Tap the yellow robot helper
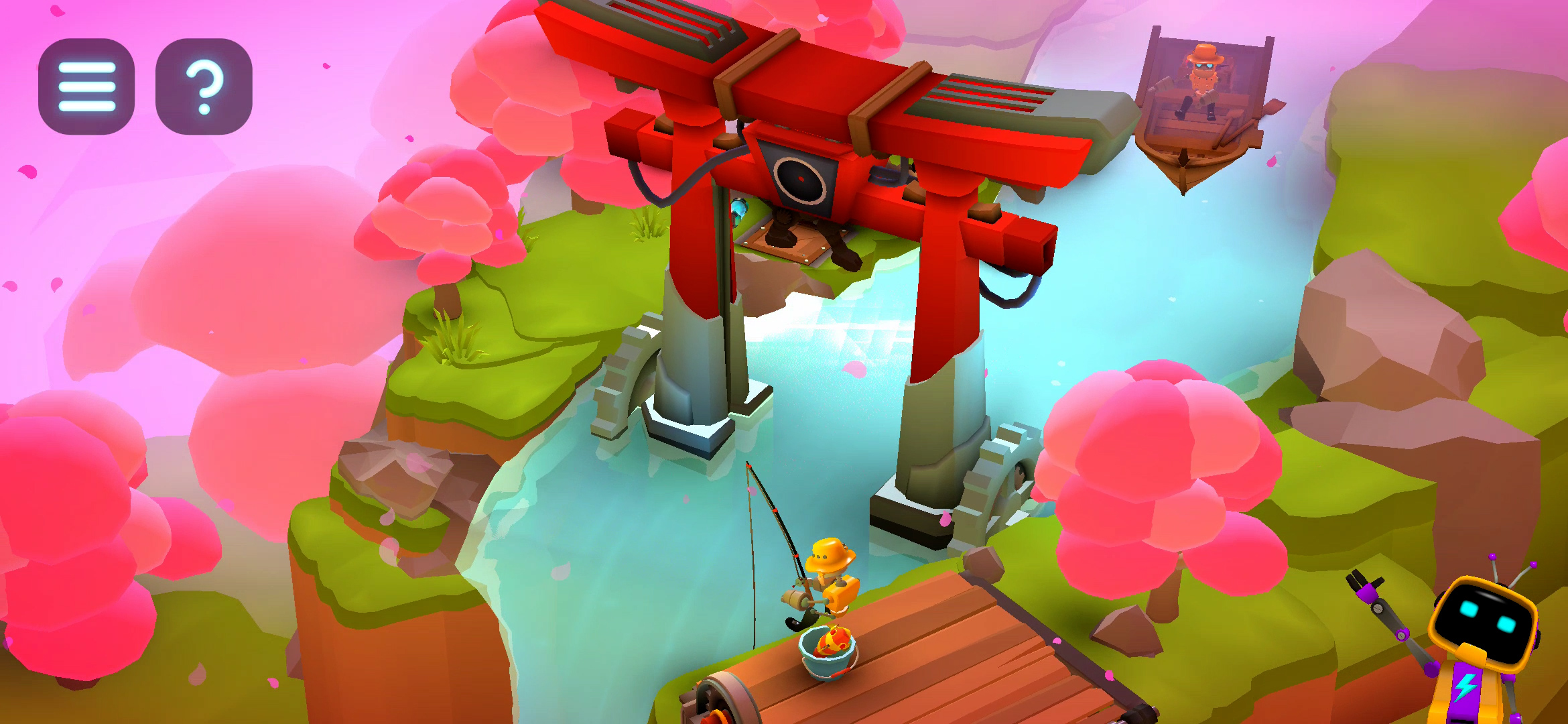1568x724 pixels. click(x=1482, y=637)
